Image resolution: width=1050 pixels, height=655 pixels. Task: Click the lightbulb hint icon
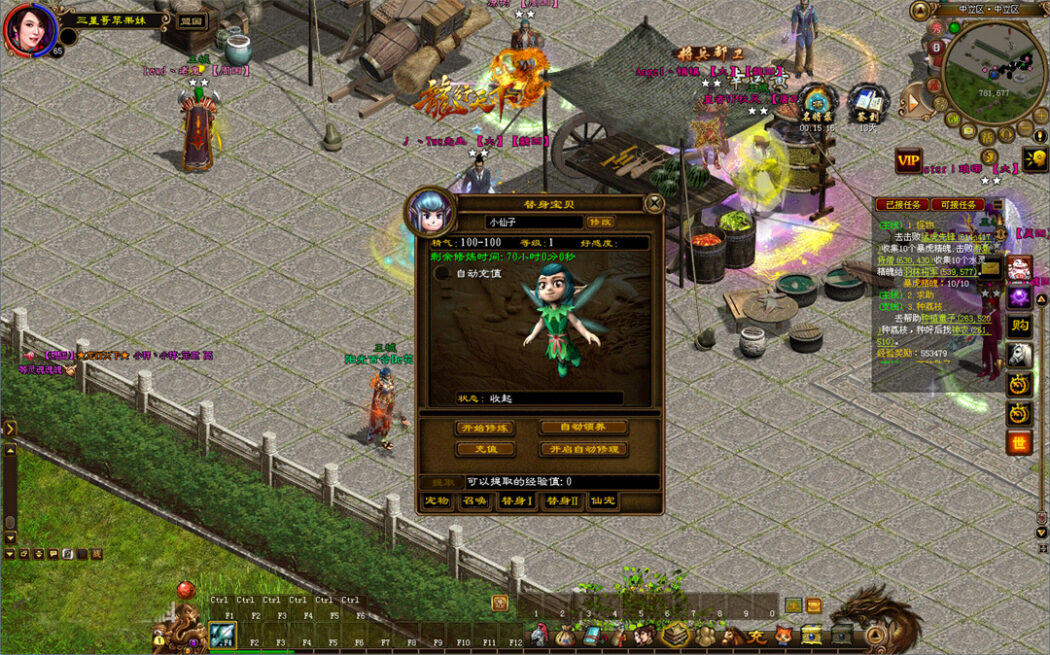point(1034,159)
